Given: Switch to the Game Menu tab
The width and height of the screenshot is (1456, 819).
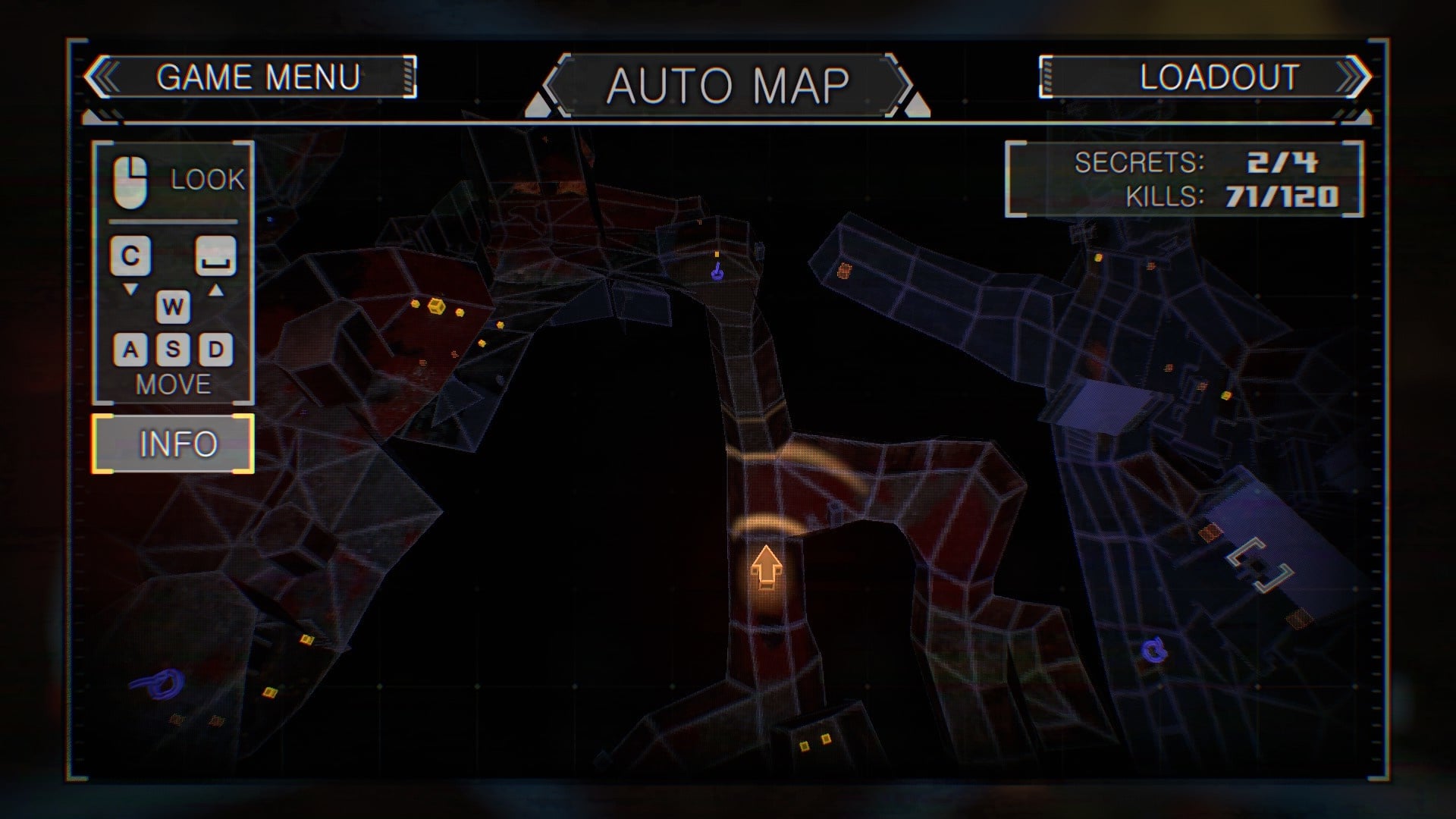Looking at the screenshot, I should pyautogui.click(x=256, y=77).
